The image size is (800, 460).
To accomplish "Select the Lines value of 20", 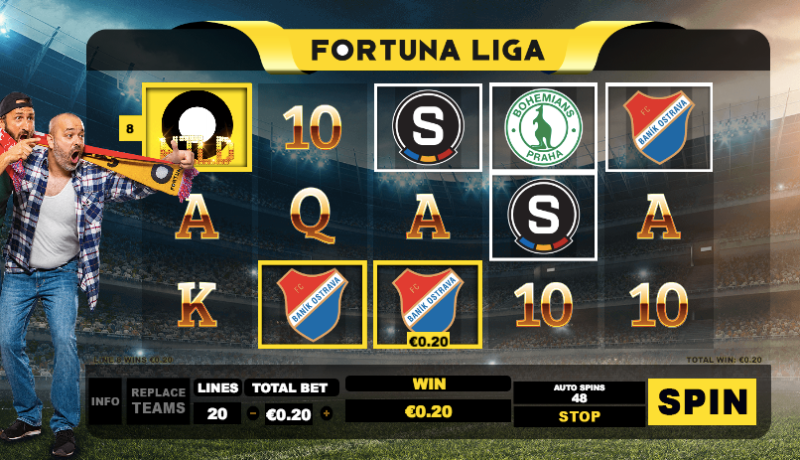I will [217, 414].
